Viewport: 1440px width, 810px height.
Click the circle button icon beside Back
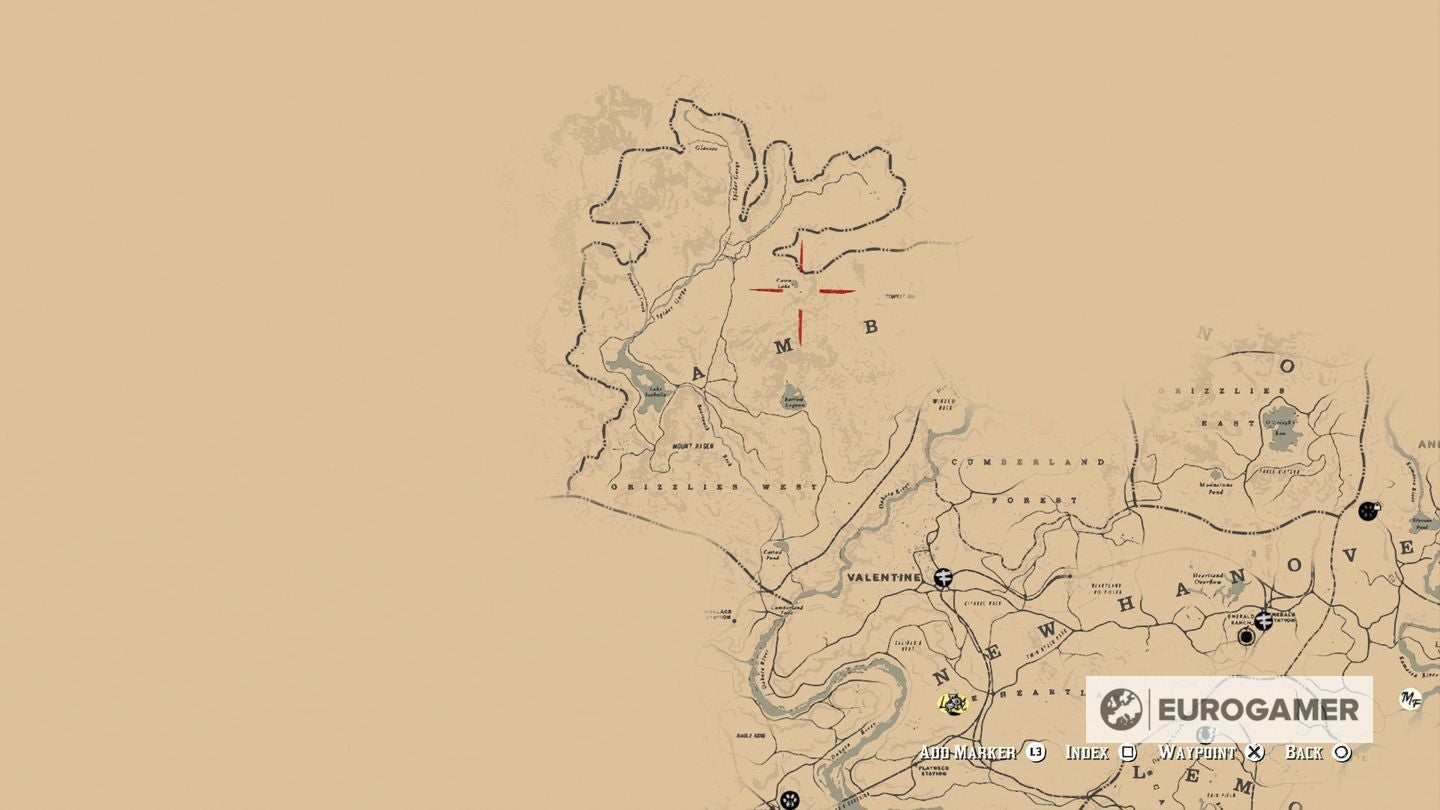(1342, 751)
